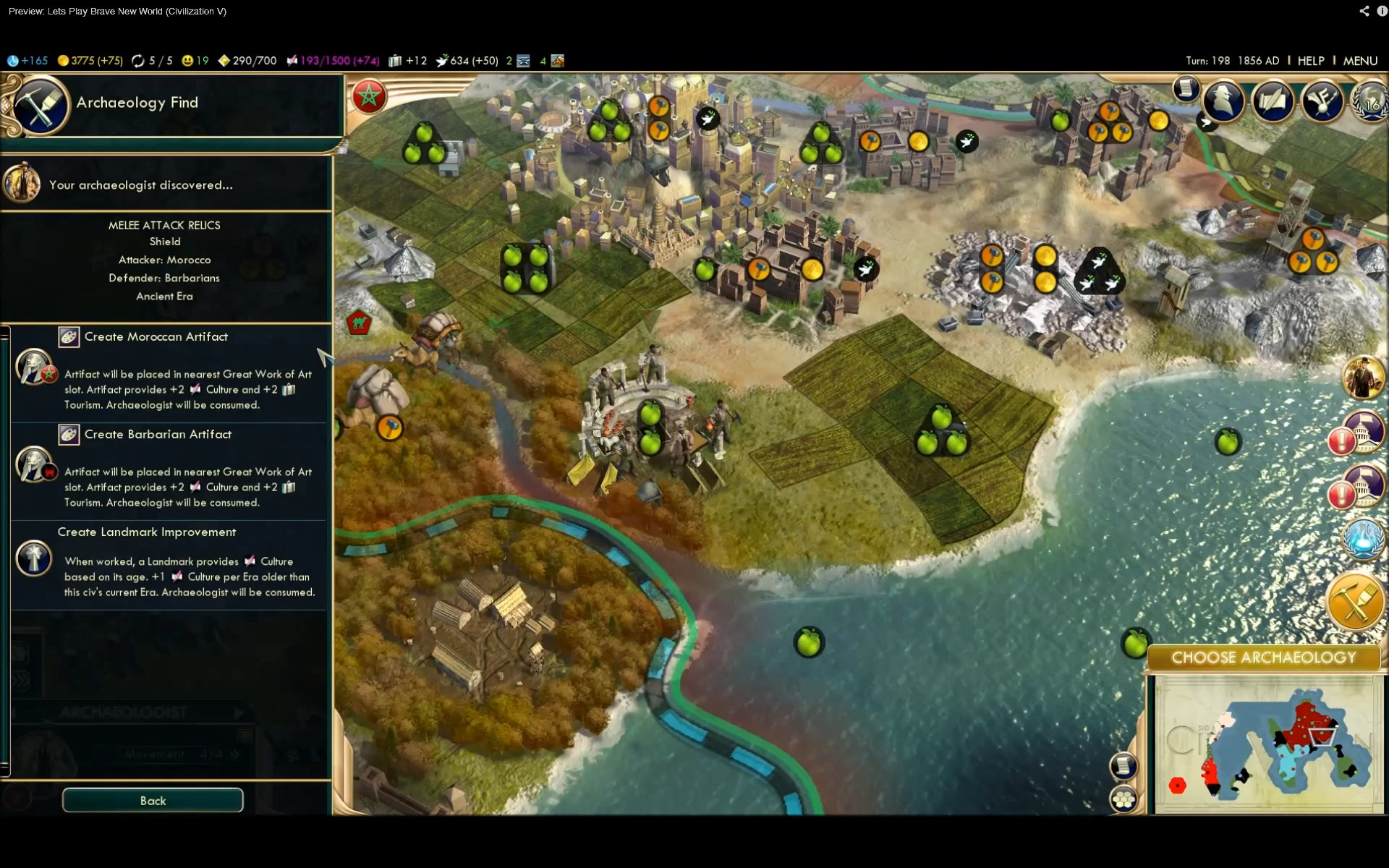
Task: Click the video share icon
Action: coord(1364,11)
